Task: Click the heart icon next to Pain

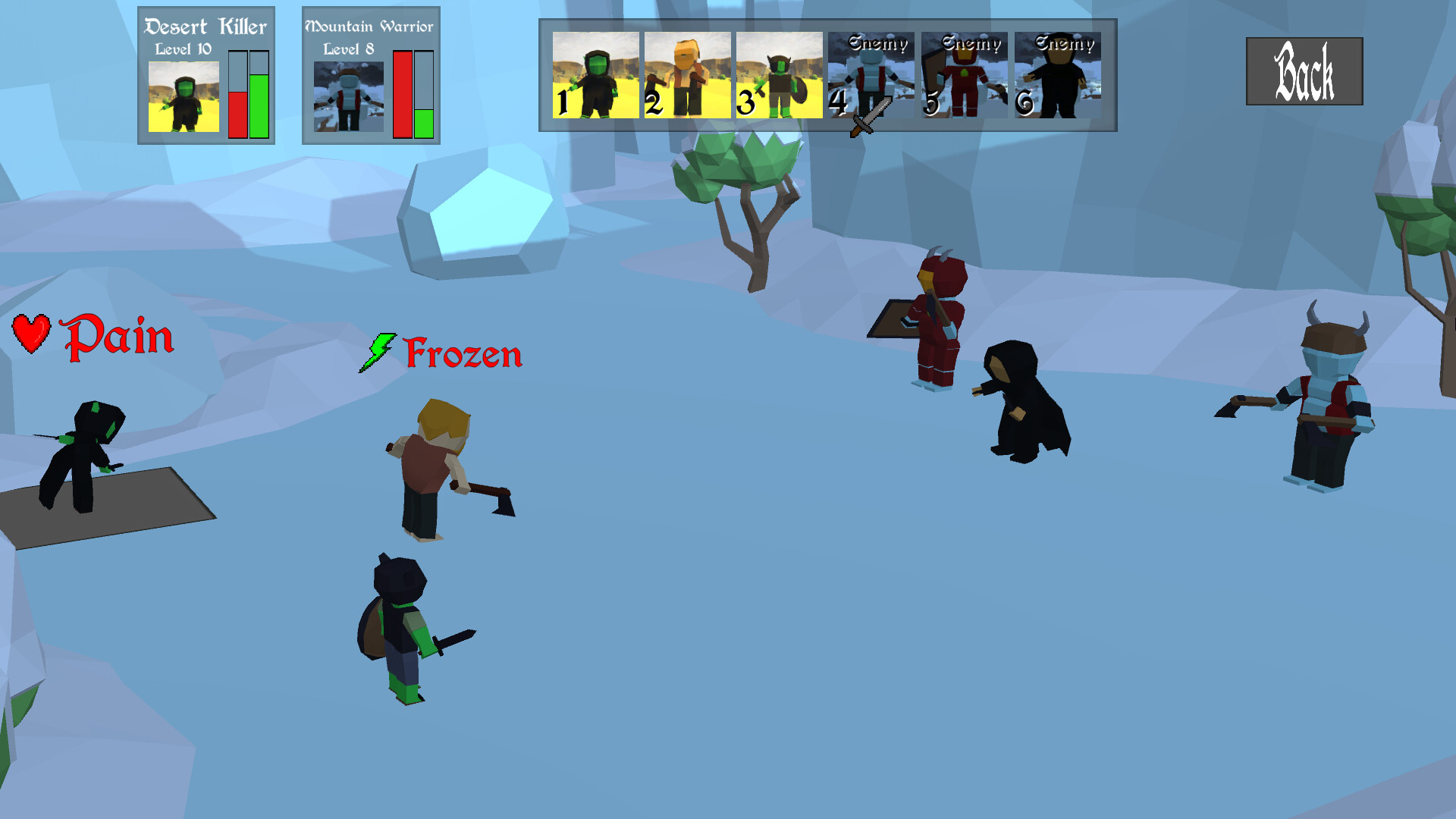Action: click(x=32, y=334)
